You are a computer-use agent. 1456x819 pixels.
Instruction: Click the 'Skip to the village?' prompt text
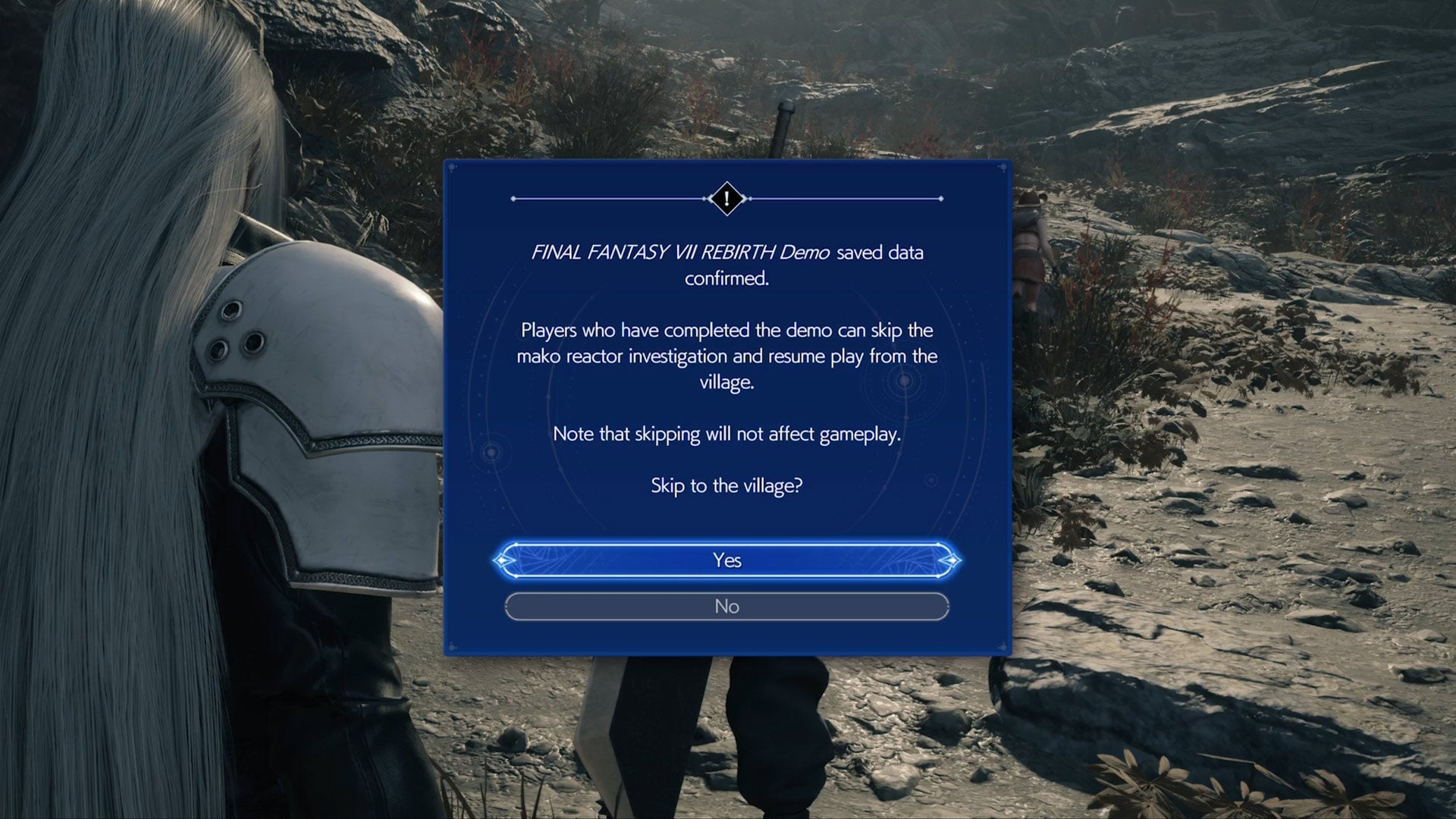(726, 485)
